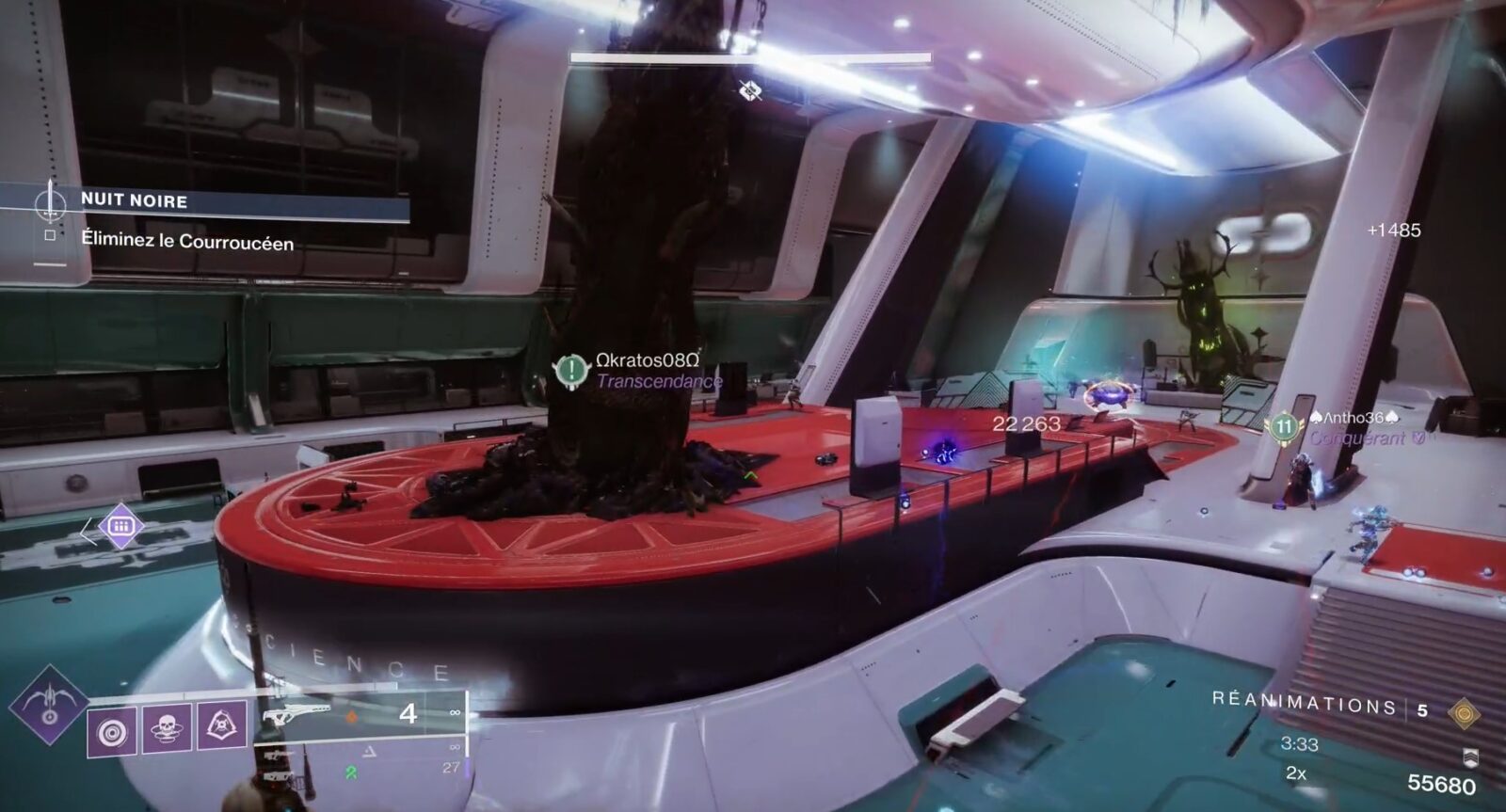The image size is (1506, 812).
Task: Click the class ability helmet icon
Action: [221, 725]
